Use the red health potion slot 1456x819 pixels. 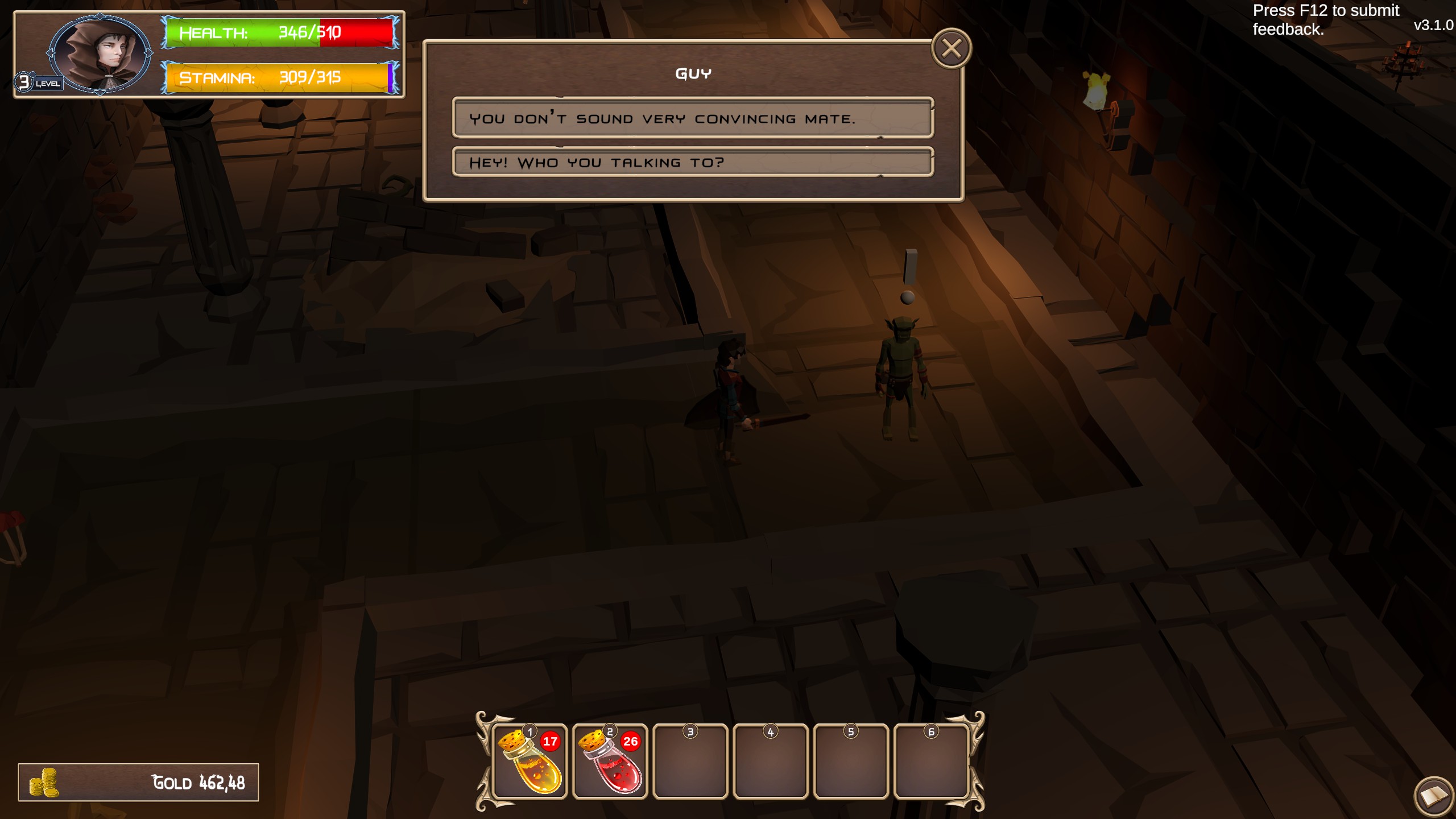tap(610, 761)
